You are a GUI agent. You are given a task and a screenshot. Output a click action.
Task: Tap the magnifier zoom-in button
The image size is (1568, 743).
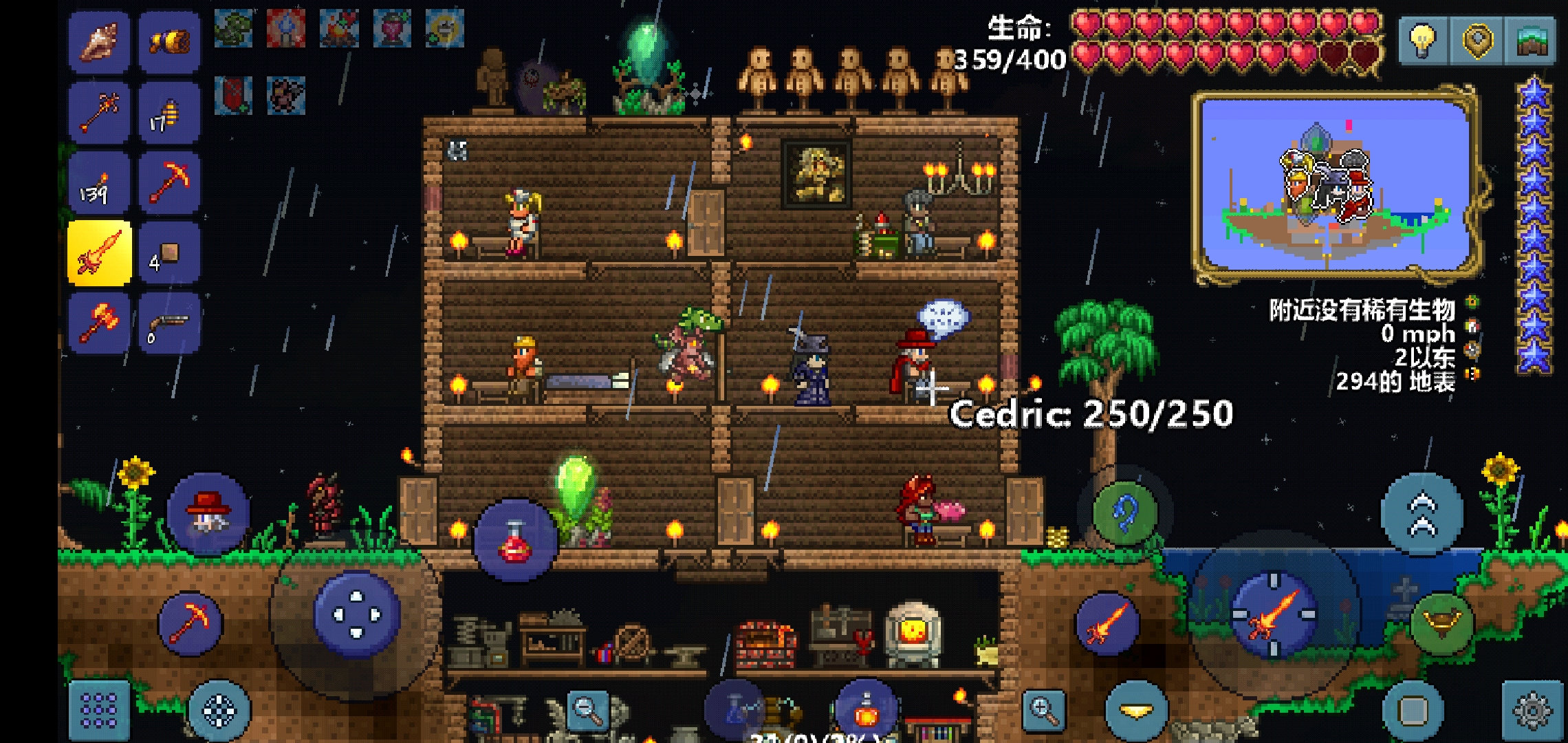click(x=1043, y=709)
